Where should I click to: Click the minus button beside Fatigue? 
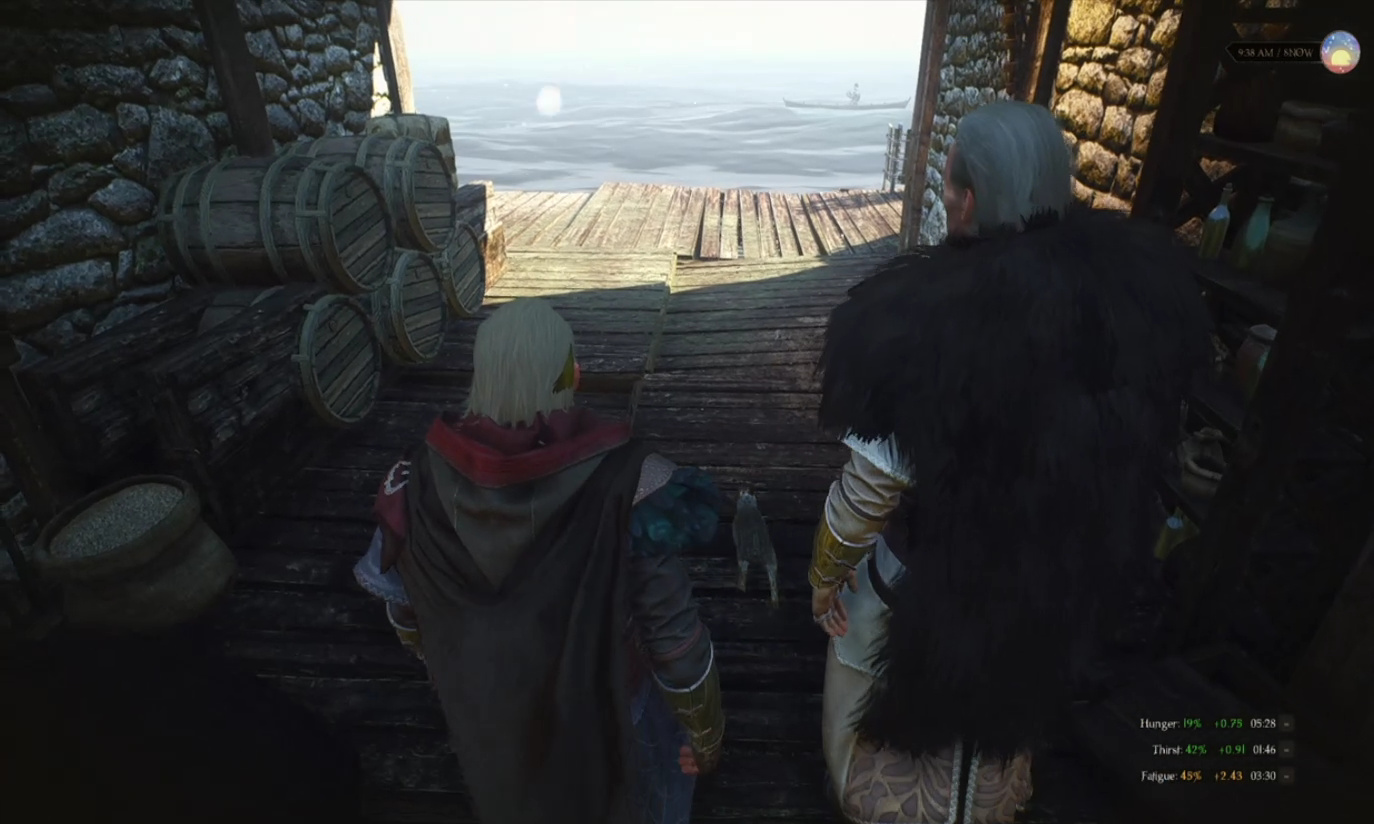click(x=1287, y=775)
